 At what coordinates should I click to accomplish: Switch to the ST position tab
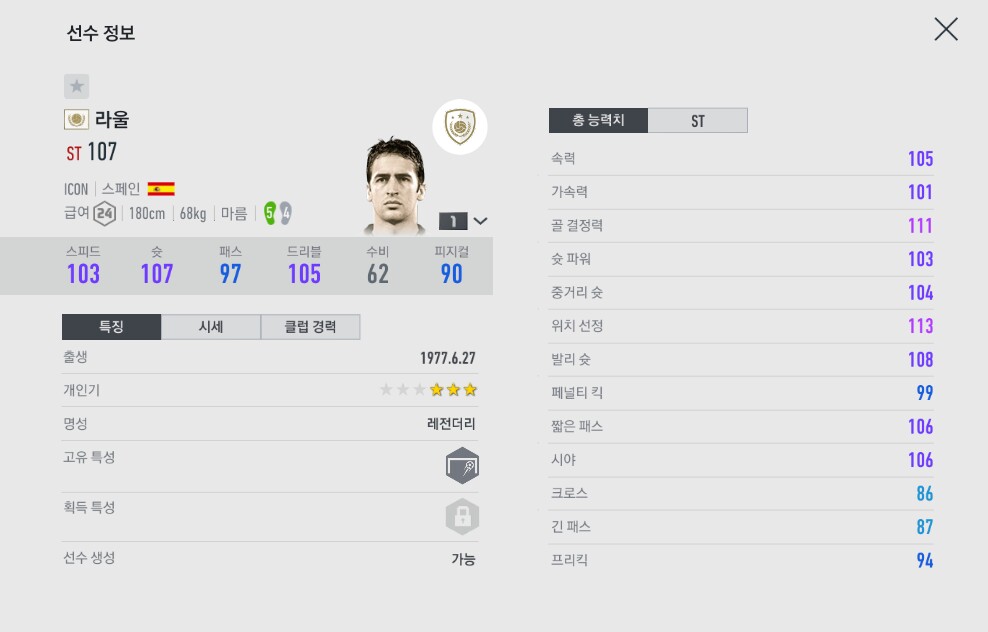click(697, 121)
